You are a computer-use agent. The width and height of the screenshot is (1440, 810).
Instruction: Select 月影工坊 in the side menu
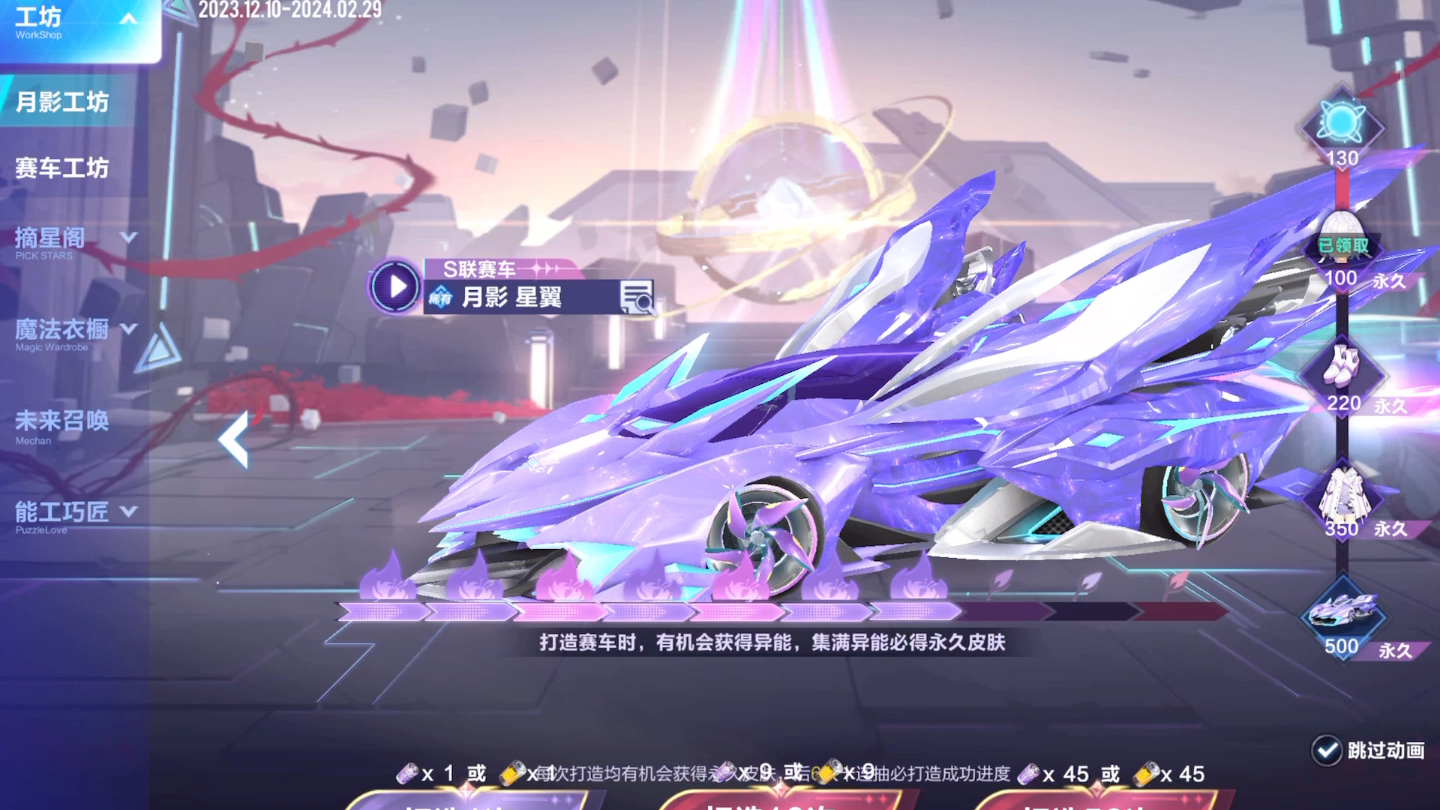click(x=62, y=102)
